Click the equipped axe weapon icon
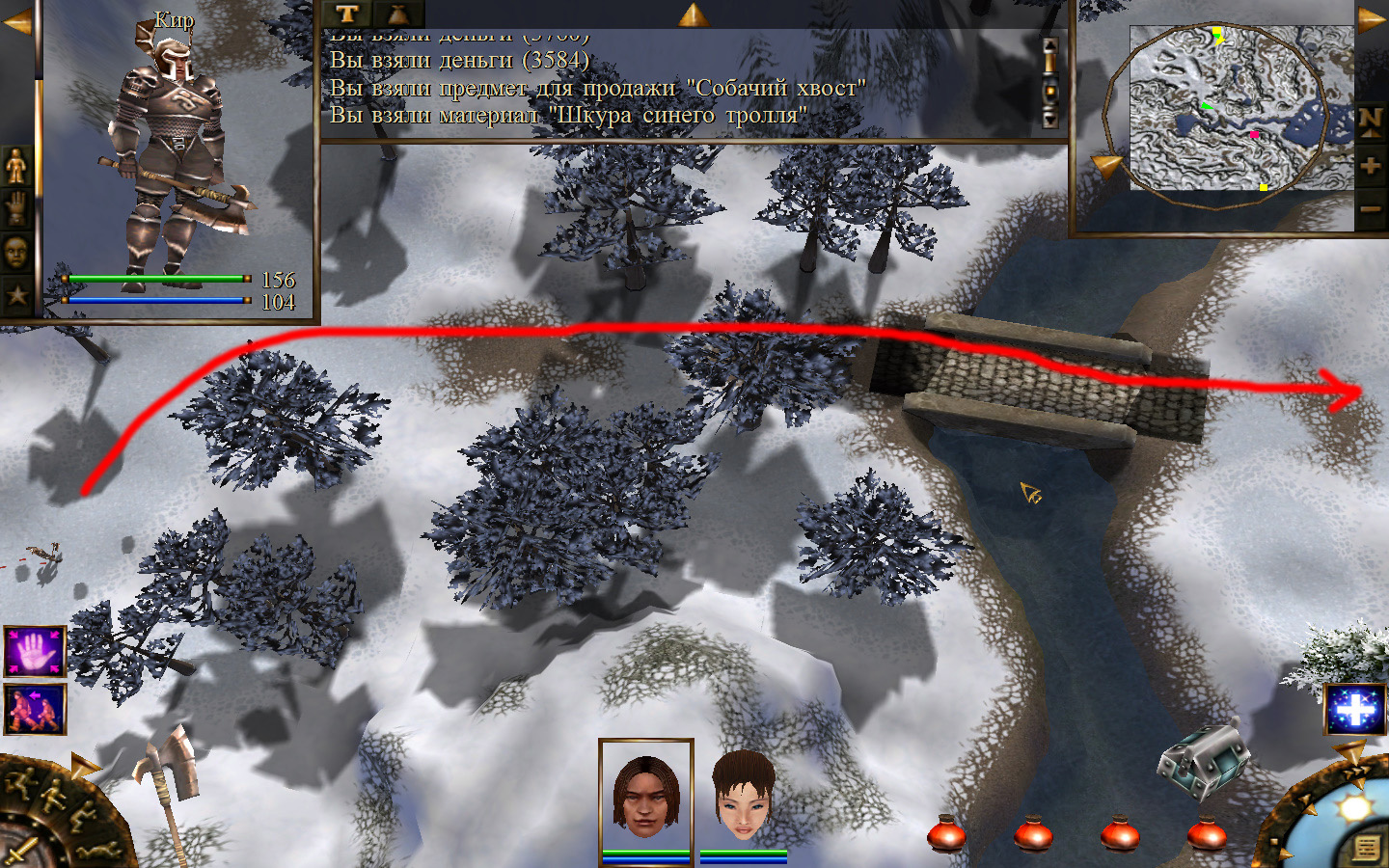This screenshot has height=868, width=1389. (x=166, y=772)
